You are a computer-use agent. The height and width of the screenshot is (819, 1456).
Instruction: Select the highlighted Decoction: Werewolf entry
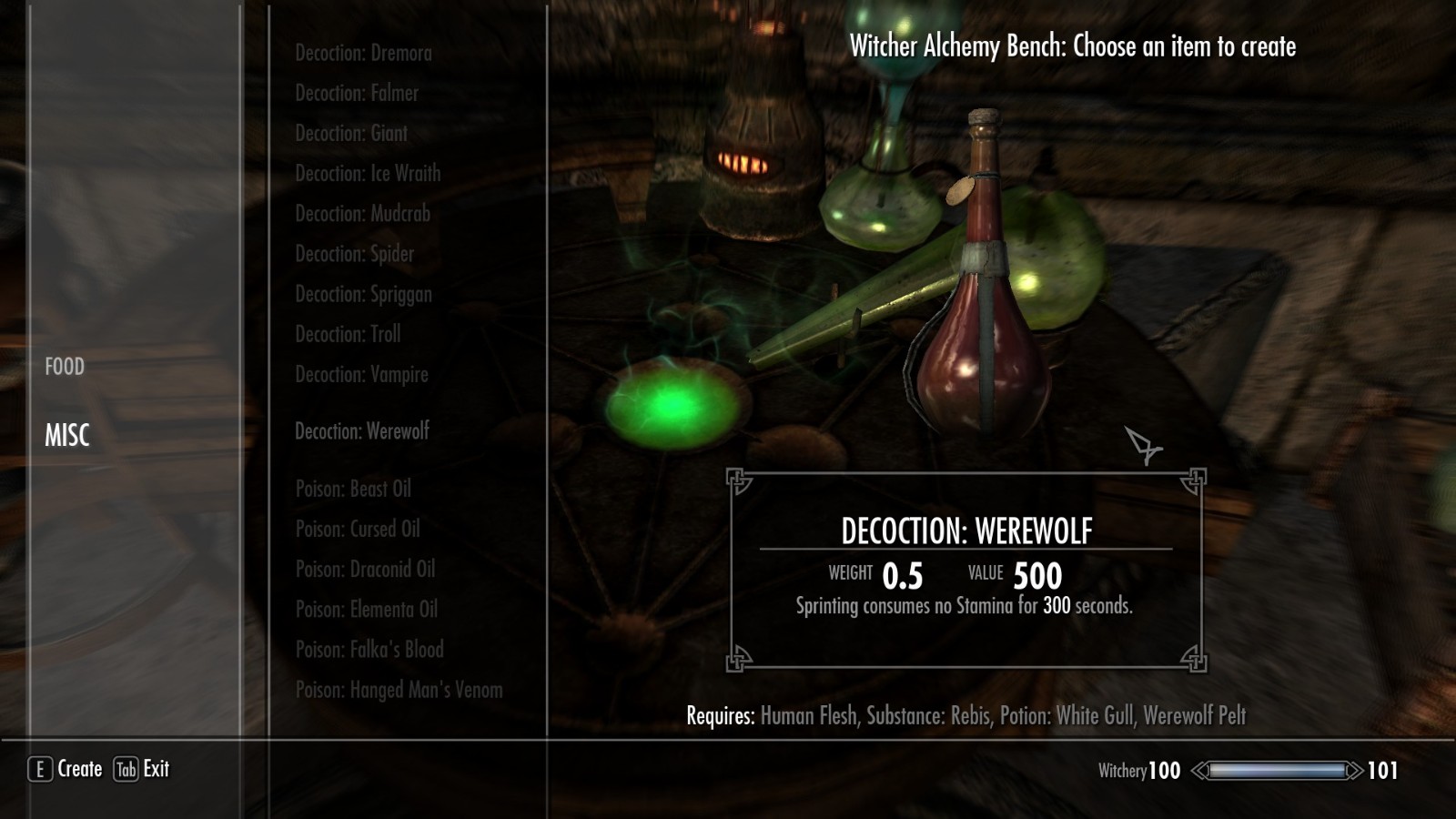(361, 431)
